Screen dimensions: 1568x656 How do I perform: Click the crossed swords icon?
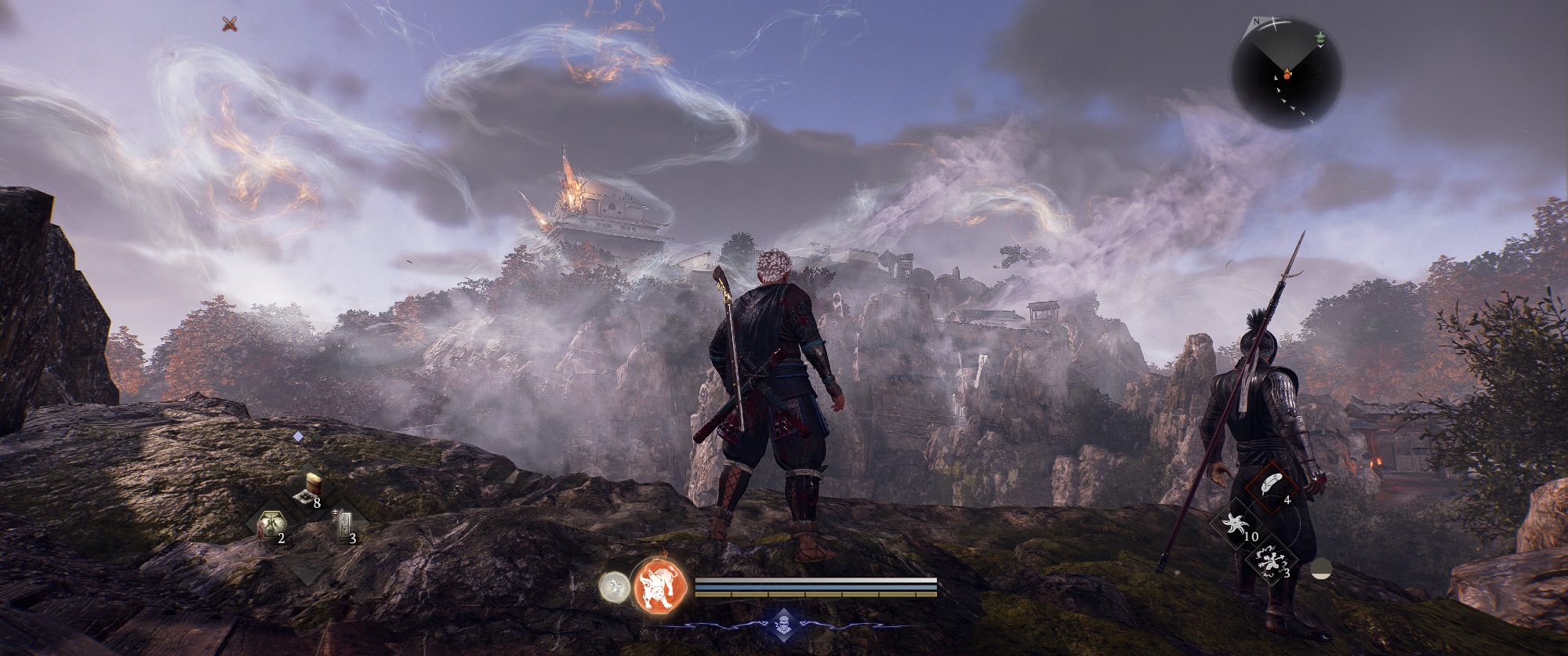pos(229,24)
